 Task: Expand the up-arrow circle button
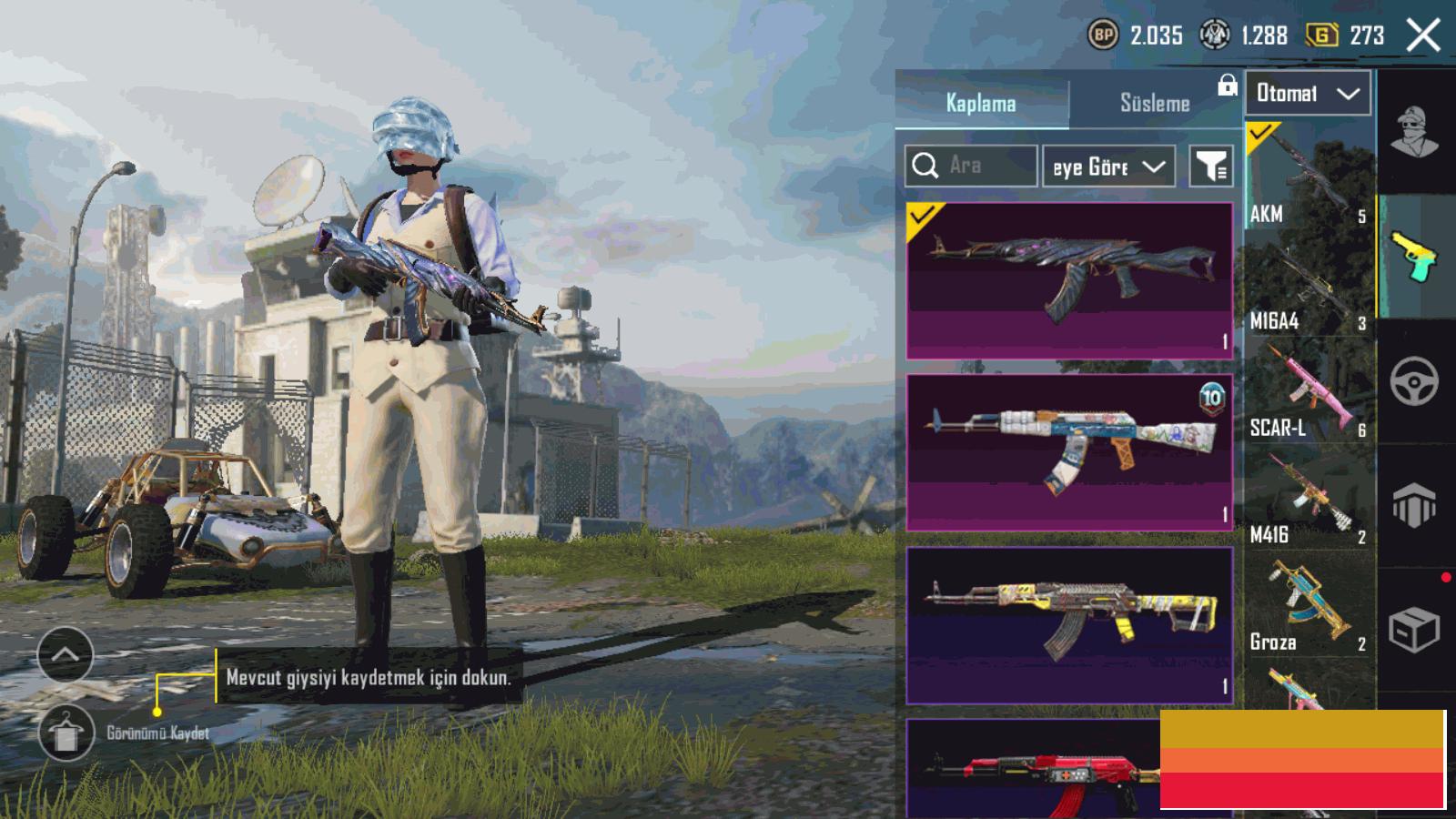tap(66, 654)
